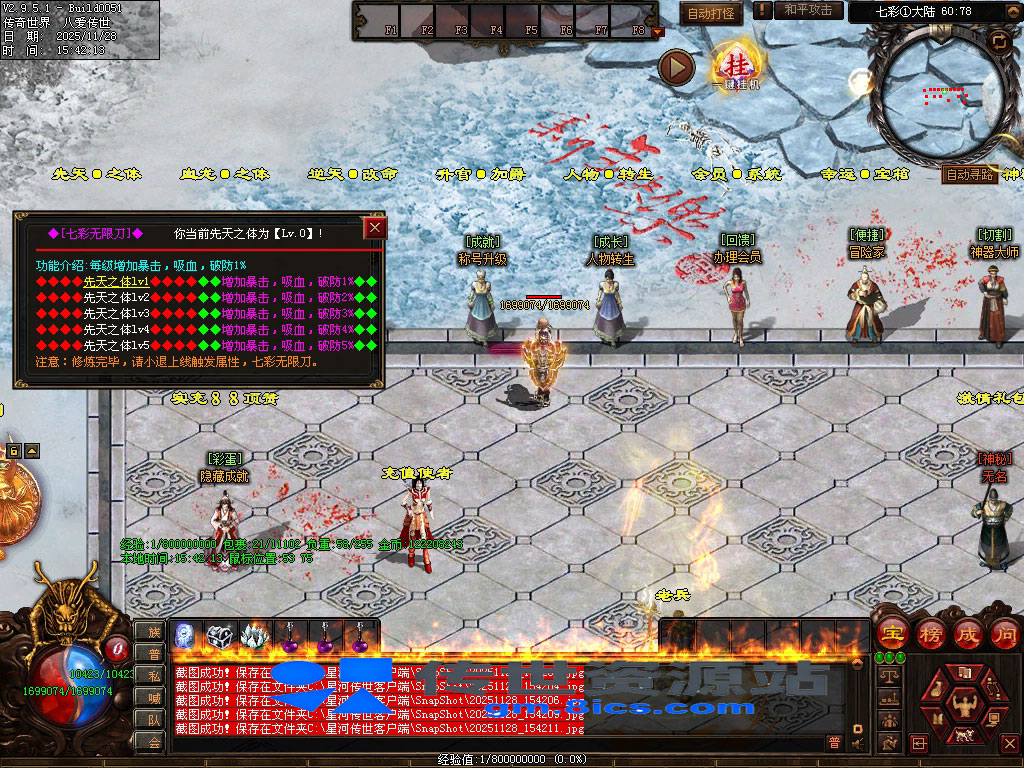Use the treasure chest hotbar item
Screen dimensions: 1024x768
[219, 635]
